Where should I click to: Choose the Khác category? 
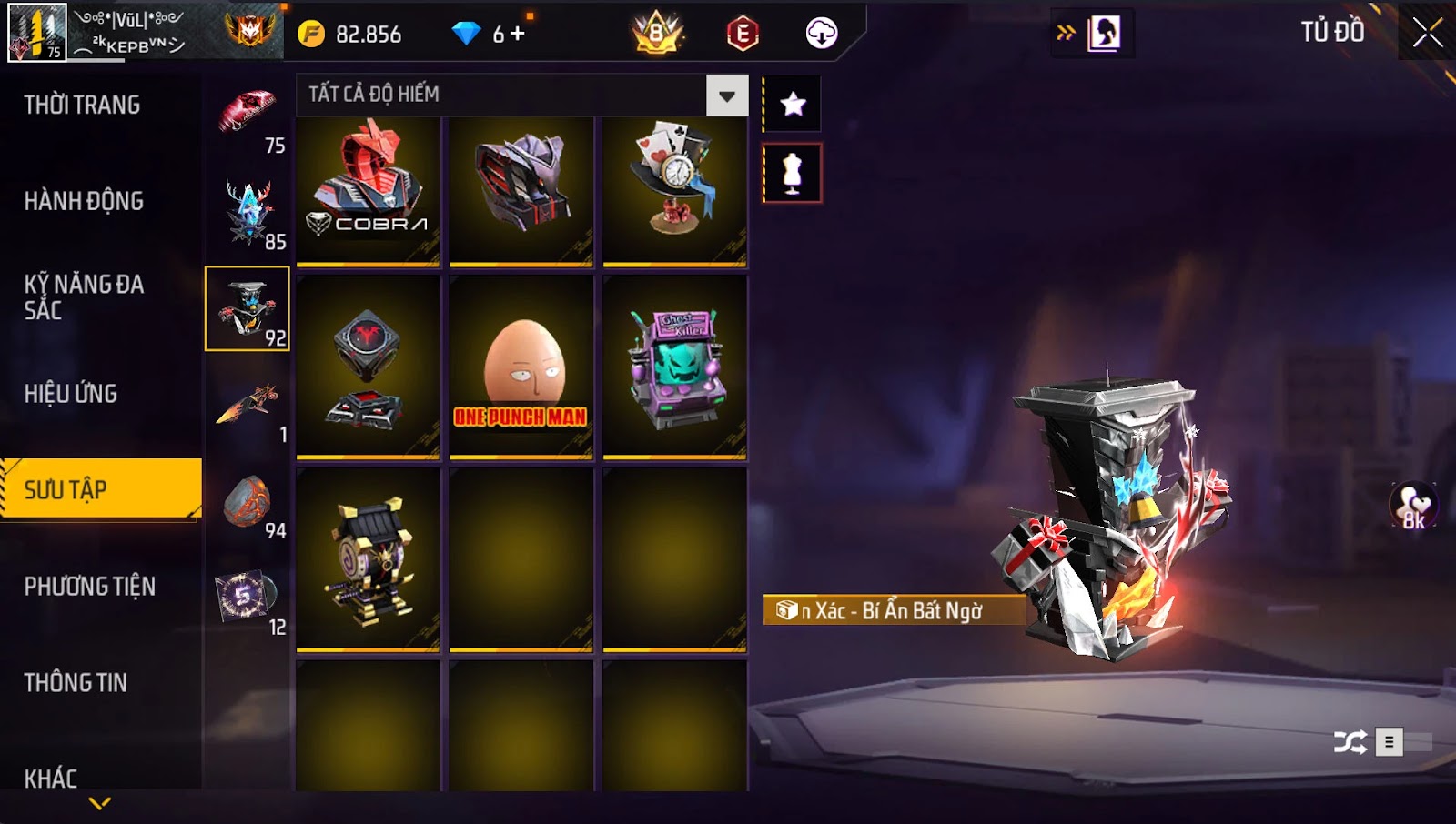[x=51, y=779]
